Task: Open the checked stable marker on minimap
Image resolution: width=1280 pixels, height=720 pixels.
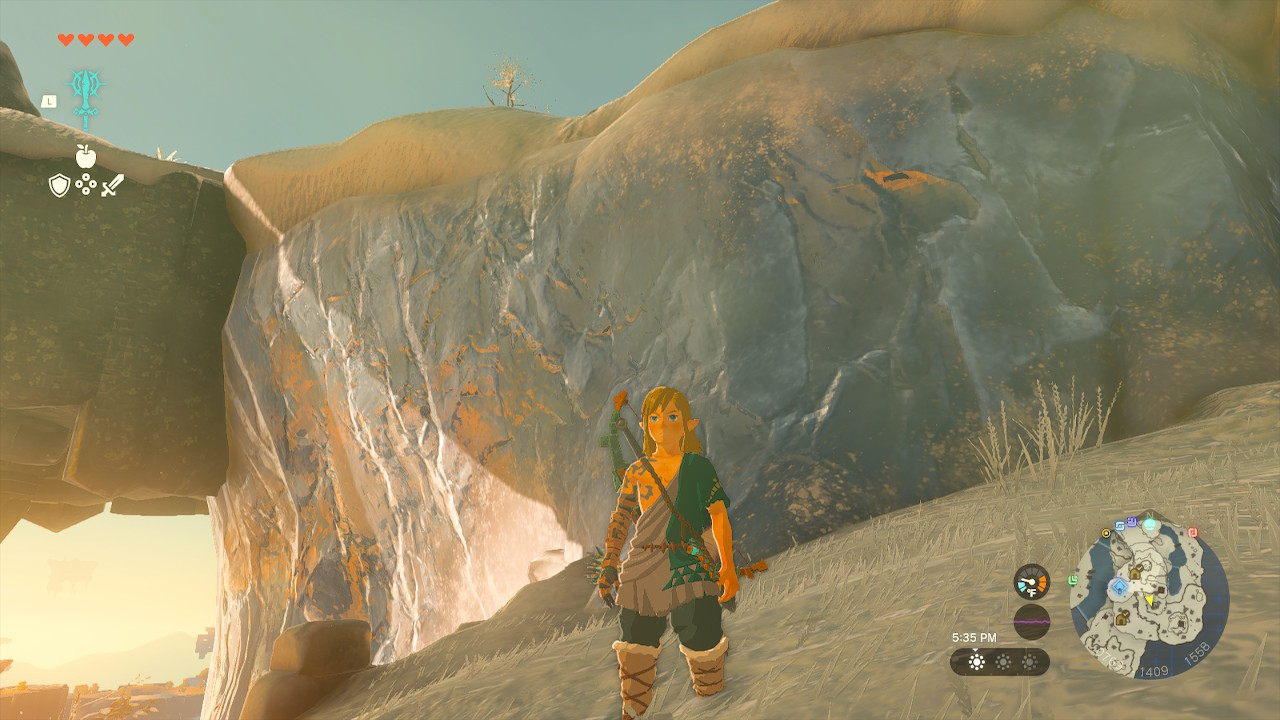Action: [x=1137, y=571]
